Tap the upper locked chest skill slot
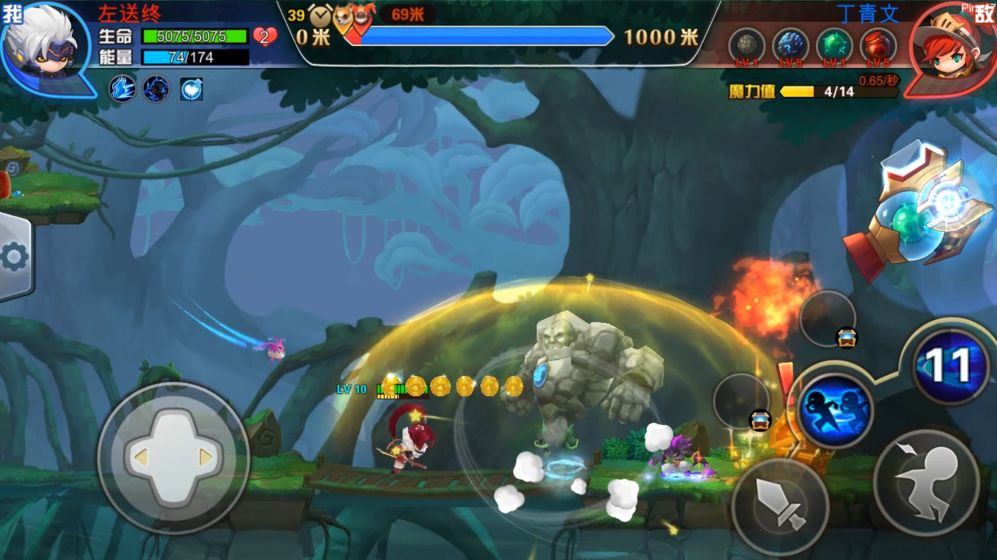 (828, 318)
